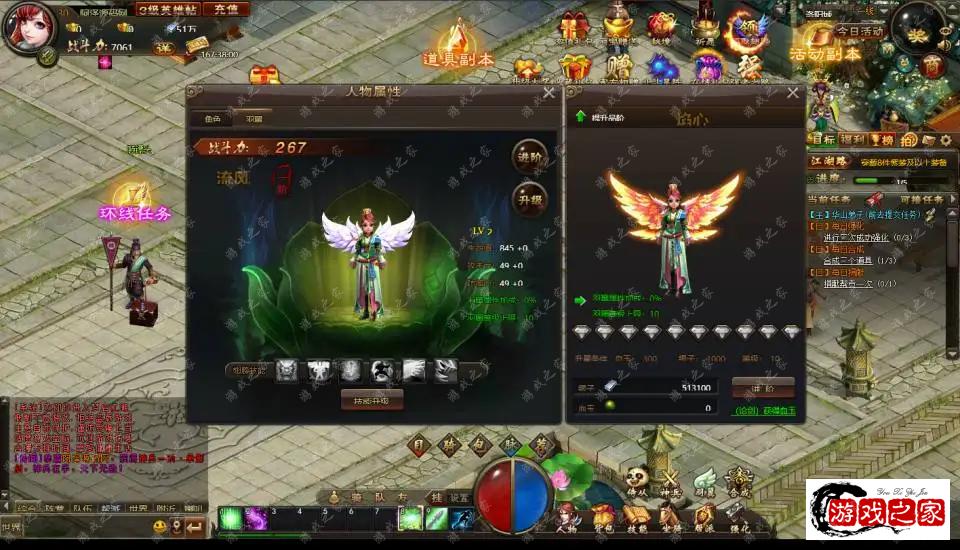The width and height of the screenshot is (960, 550).
Task: Close the wing advancement panel
Action: (793, 93)
